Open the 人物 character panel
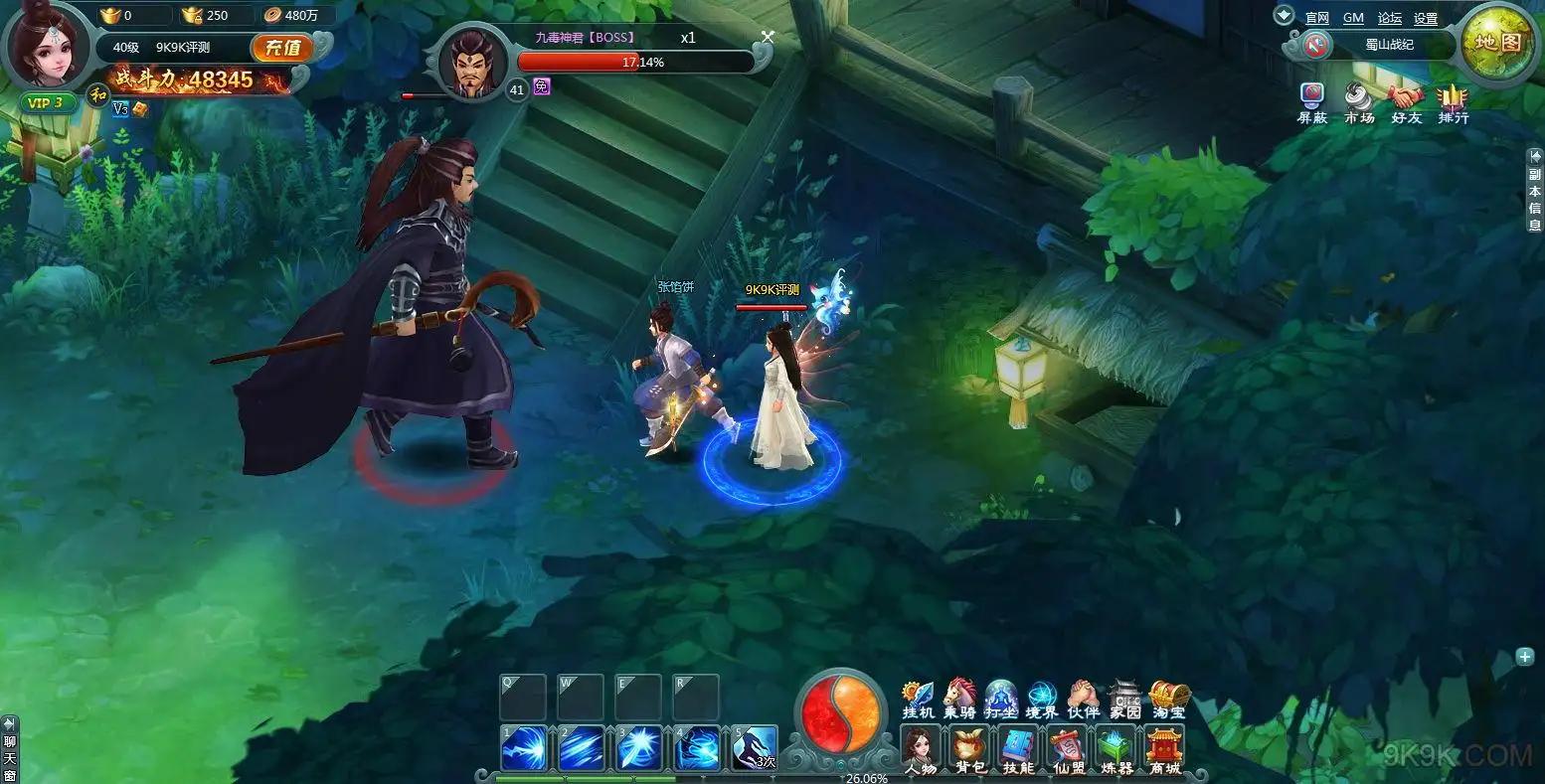Image resolution: width=1545 pixels, height=784 pixels. tap(920, 748)
